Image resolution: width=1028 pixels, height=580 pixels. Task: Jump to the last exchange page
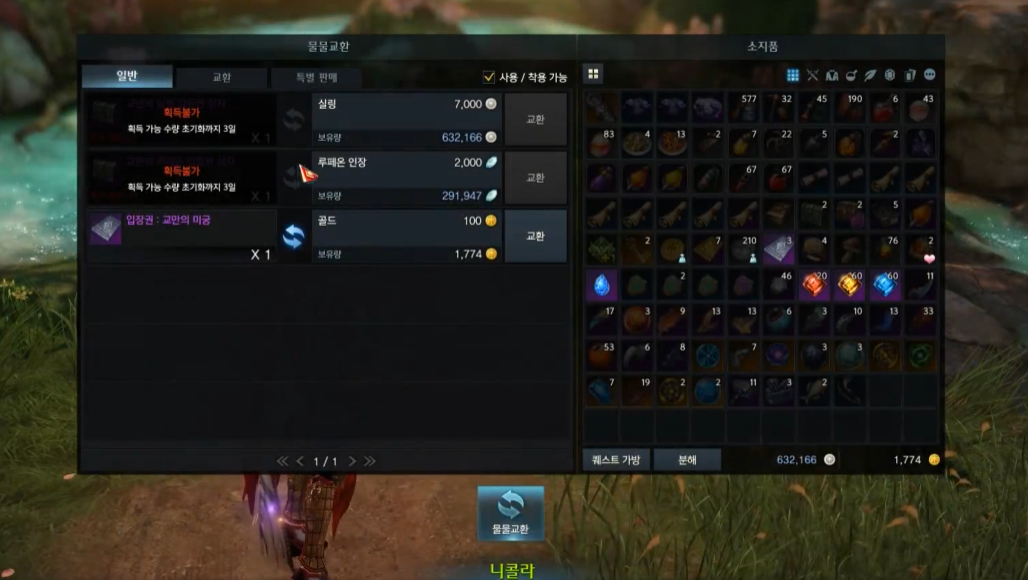(370, 461)
